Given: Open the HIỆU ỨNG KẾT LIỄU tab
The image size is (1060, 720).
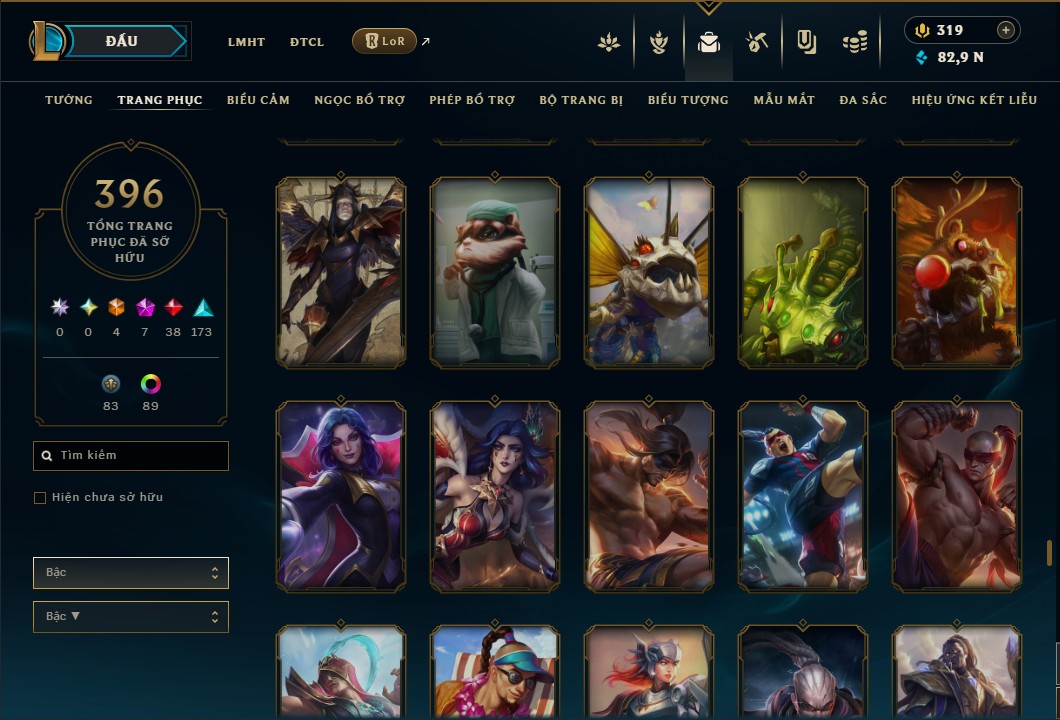Looking at the screenshot, I should [x=974, y=100].
